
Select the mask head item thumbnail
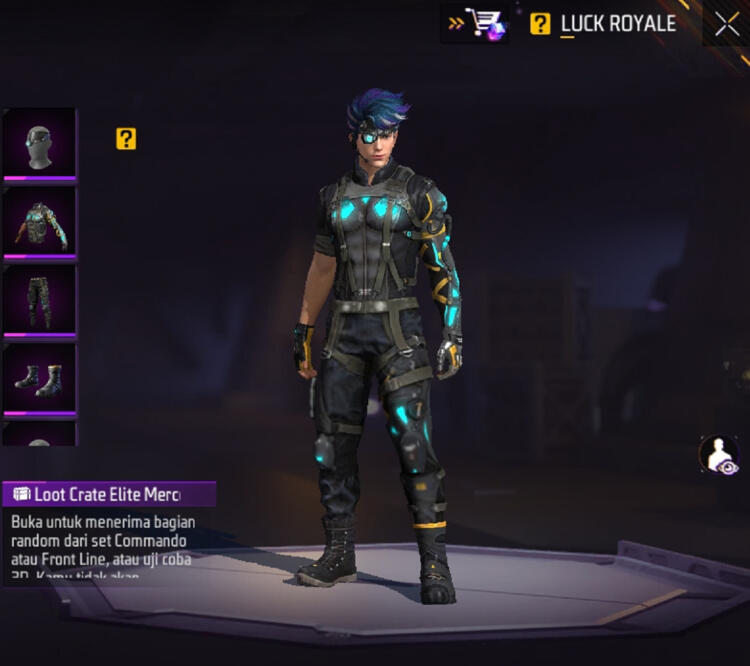39,142
